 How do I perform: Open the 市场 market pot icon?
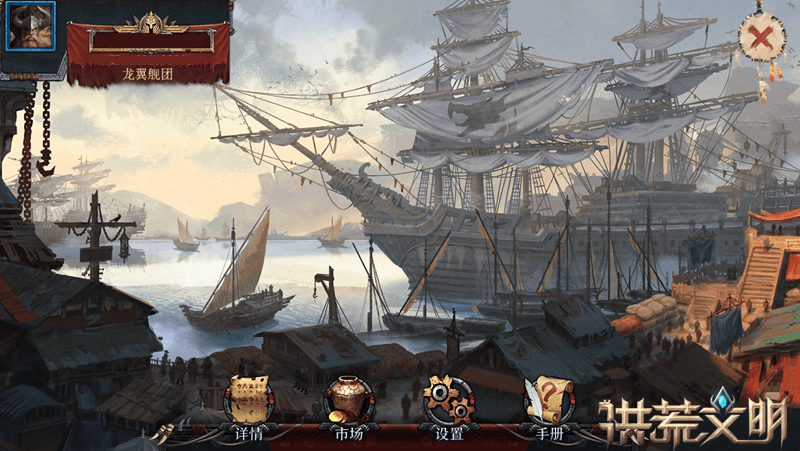(349, 402)
